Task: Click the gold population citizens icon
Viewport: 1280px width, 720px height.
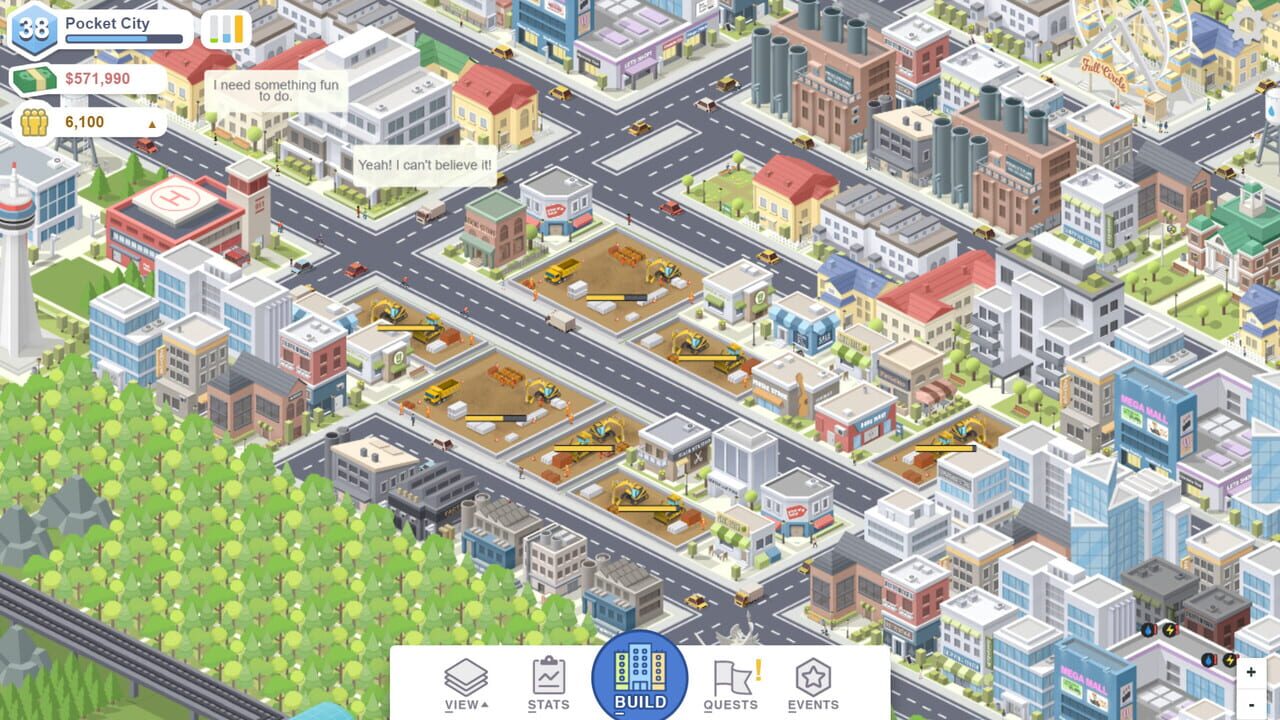Action: coord(33,122)
